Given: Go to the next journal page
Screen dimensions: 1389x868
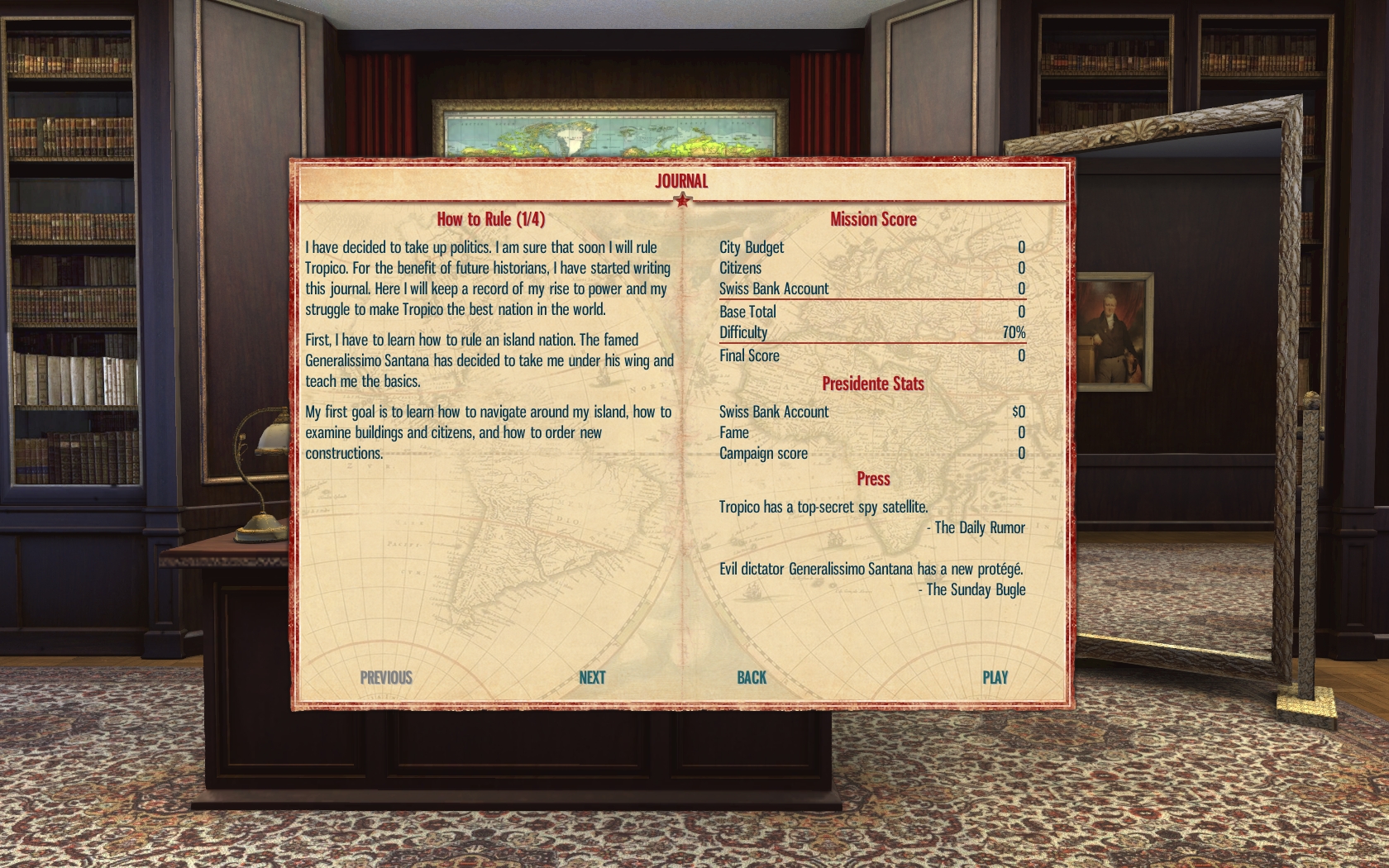Looking at the screenshot, I should tap(592, 678).
